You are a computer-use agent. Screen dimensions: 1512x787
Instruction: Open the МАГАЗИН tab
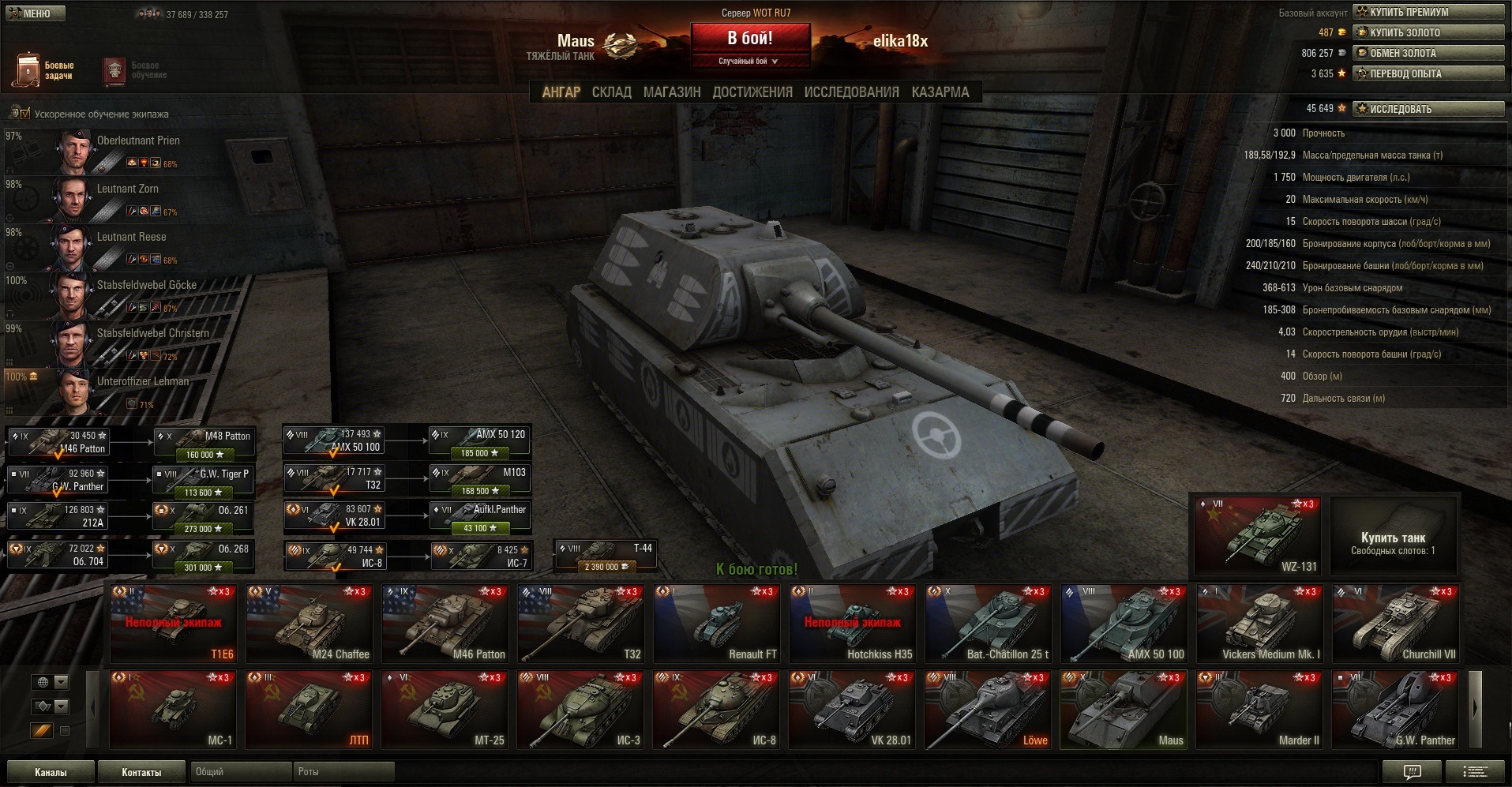[672, 92]
